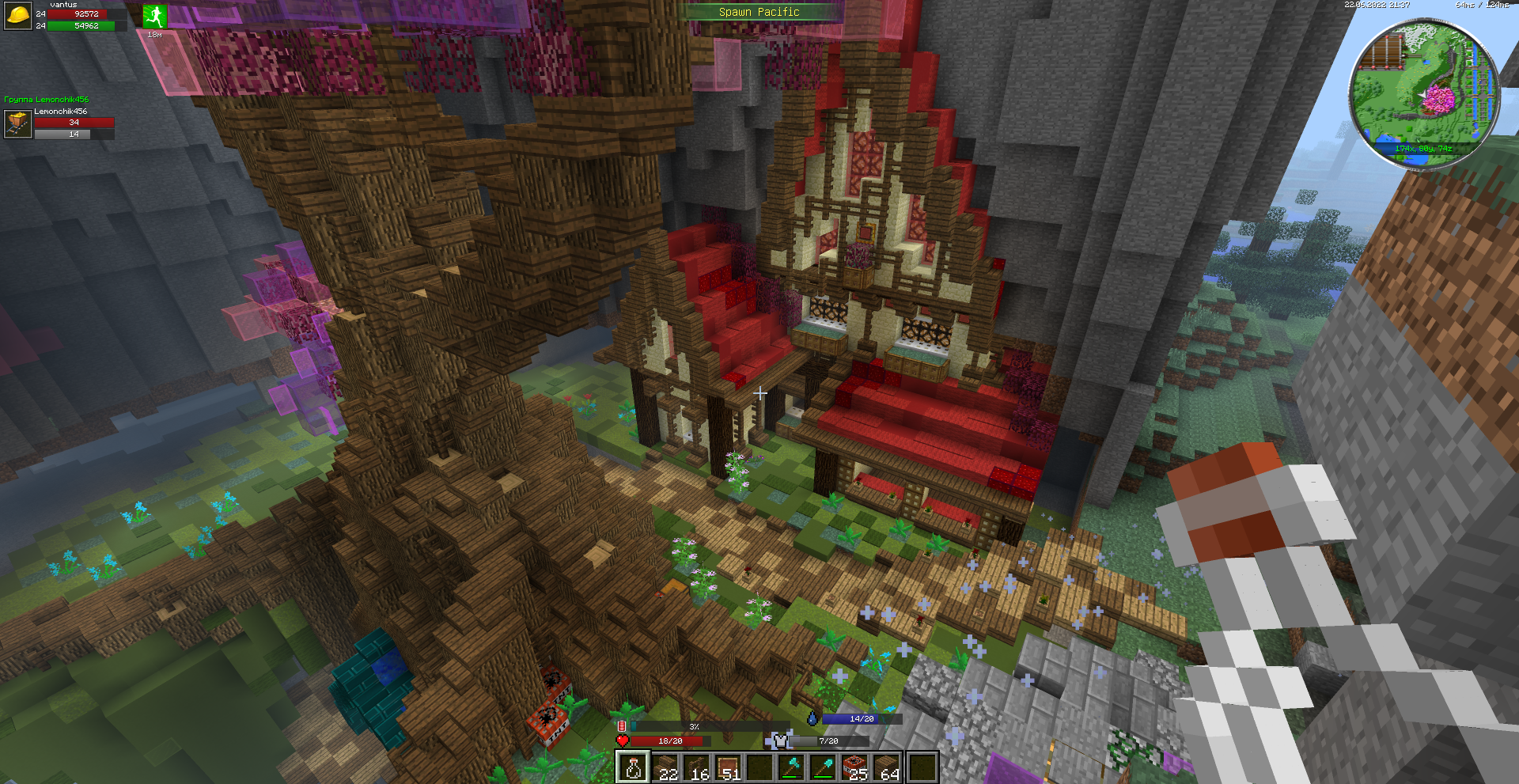Choose the wood planks stack of 64
Image resolution: width=1519 pixels, height=784 pixels.
[888, 767]
